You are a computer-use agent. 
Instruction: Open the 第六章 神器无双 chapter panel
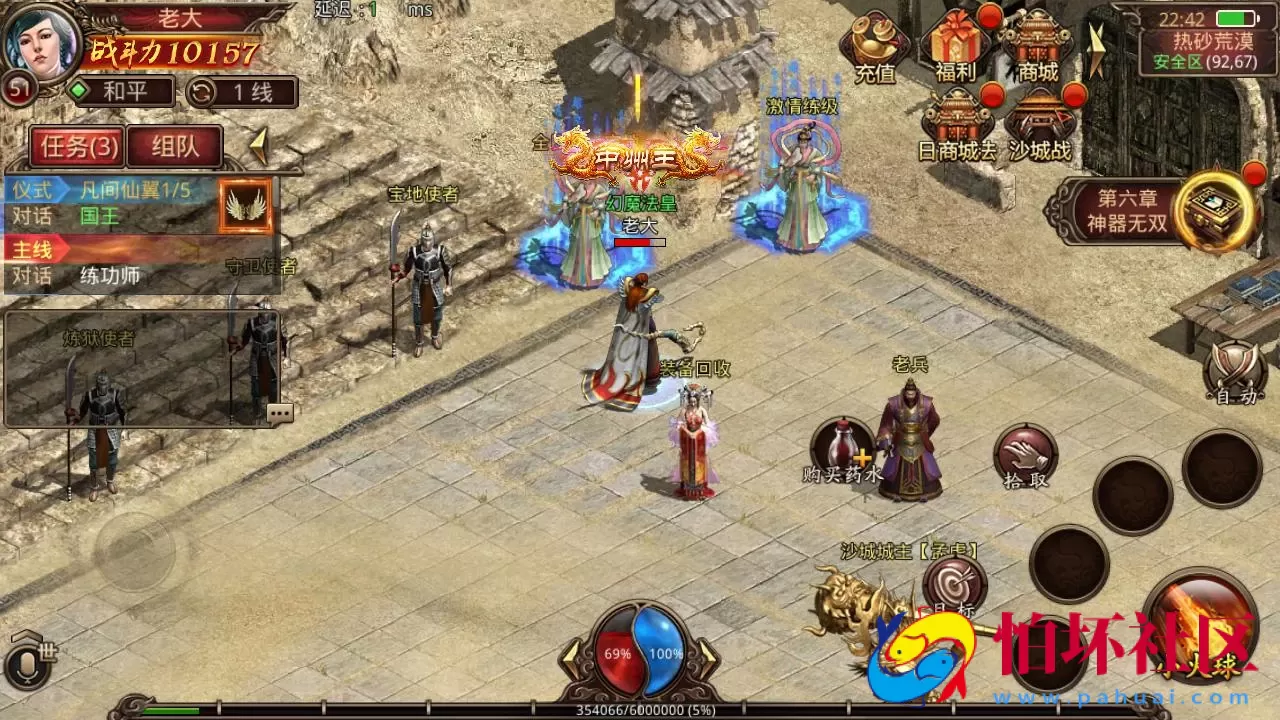click(1150, 211)
